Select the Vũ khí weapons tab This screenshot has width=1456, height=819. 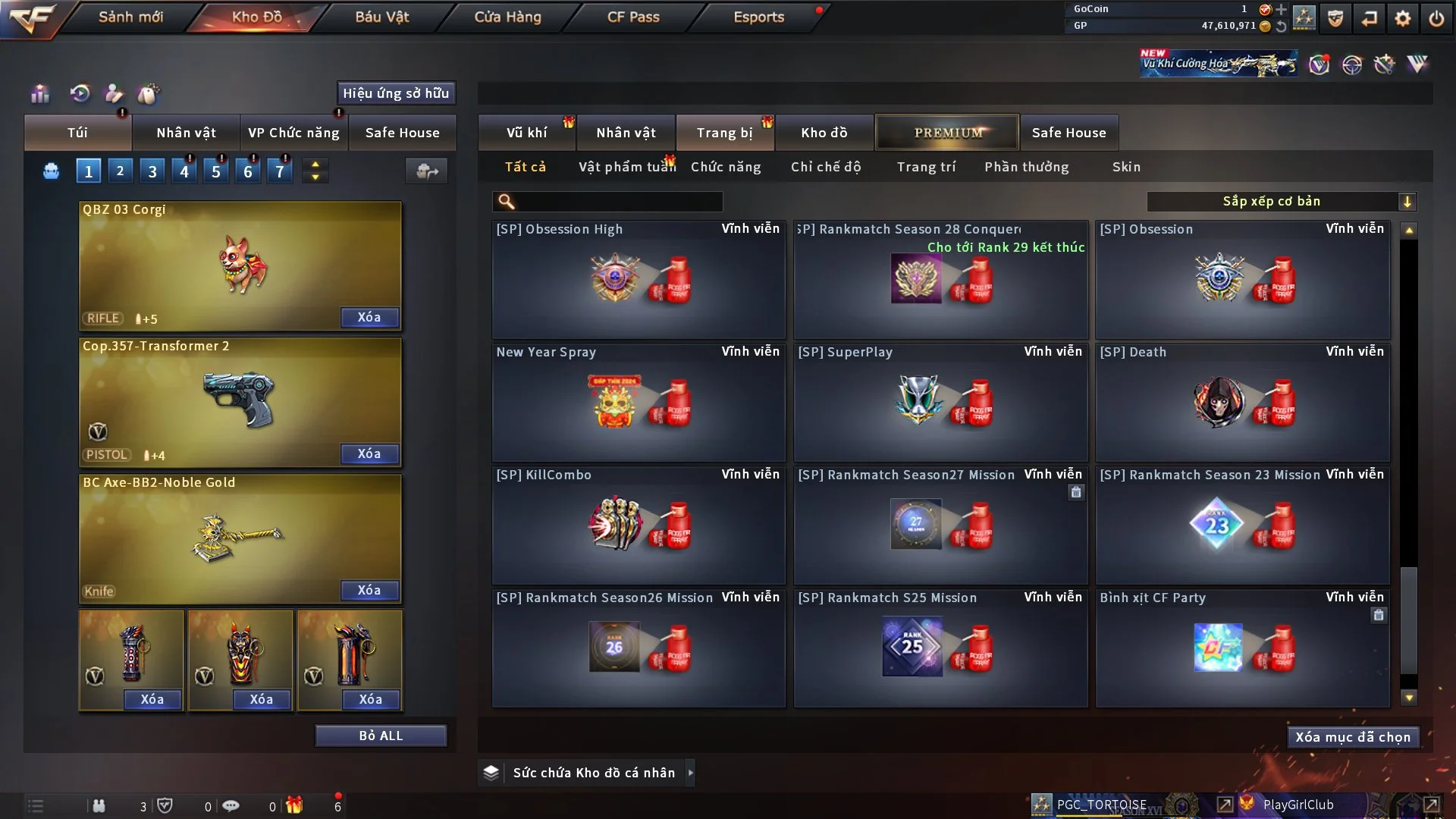point(527,133)
